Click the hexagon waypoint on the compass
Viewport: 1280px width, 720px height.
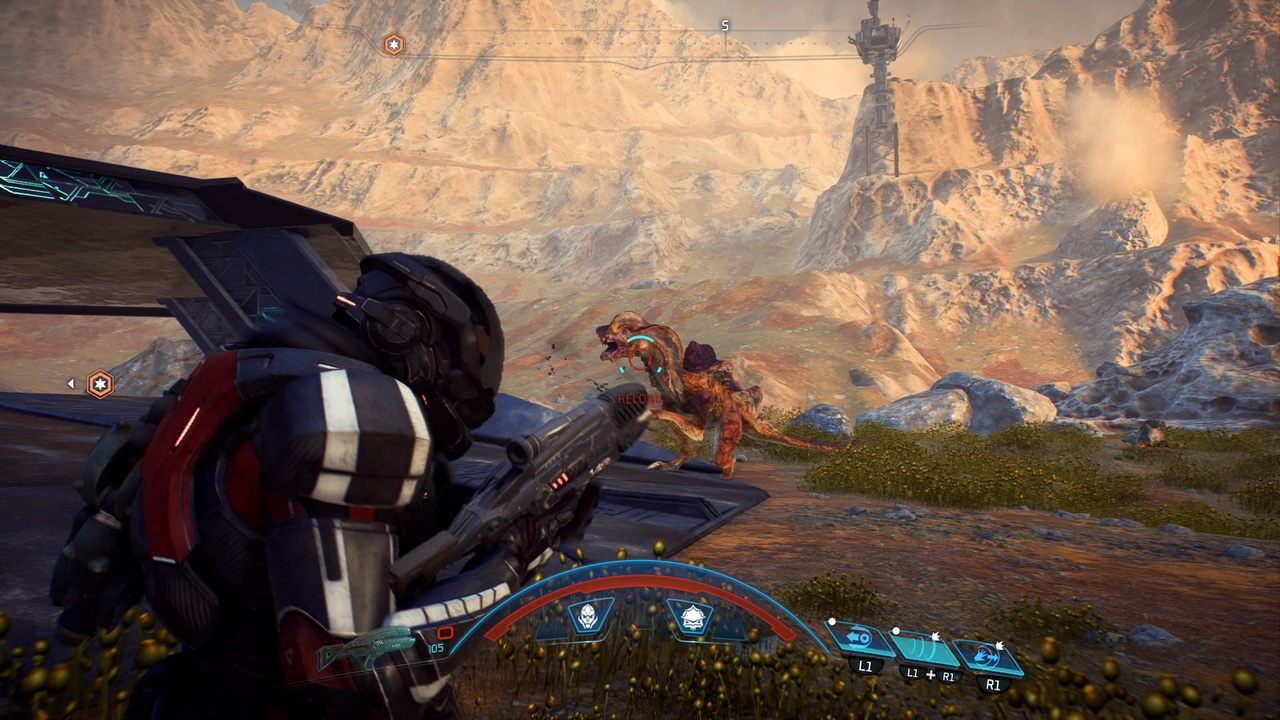[394, 44]
